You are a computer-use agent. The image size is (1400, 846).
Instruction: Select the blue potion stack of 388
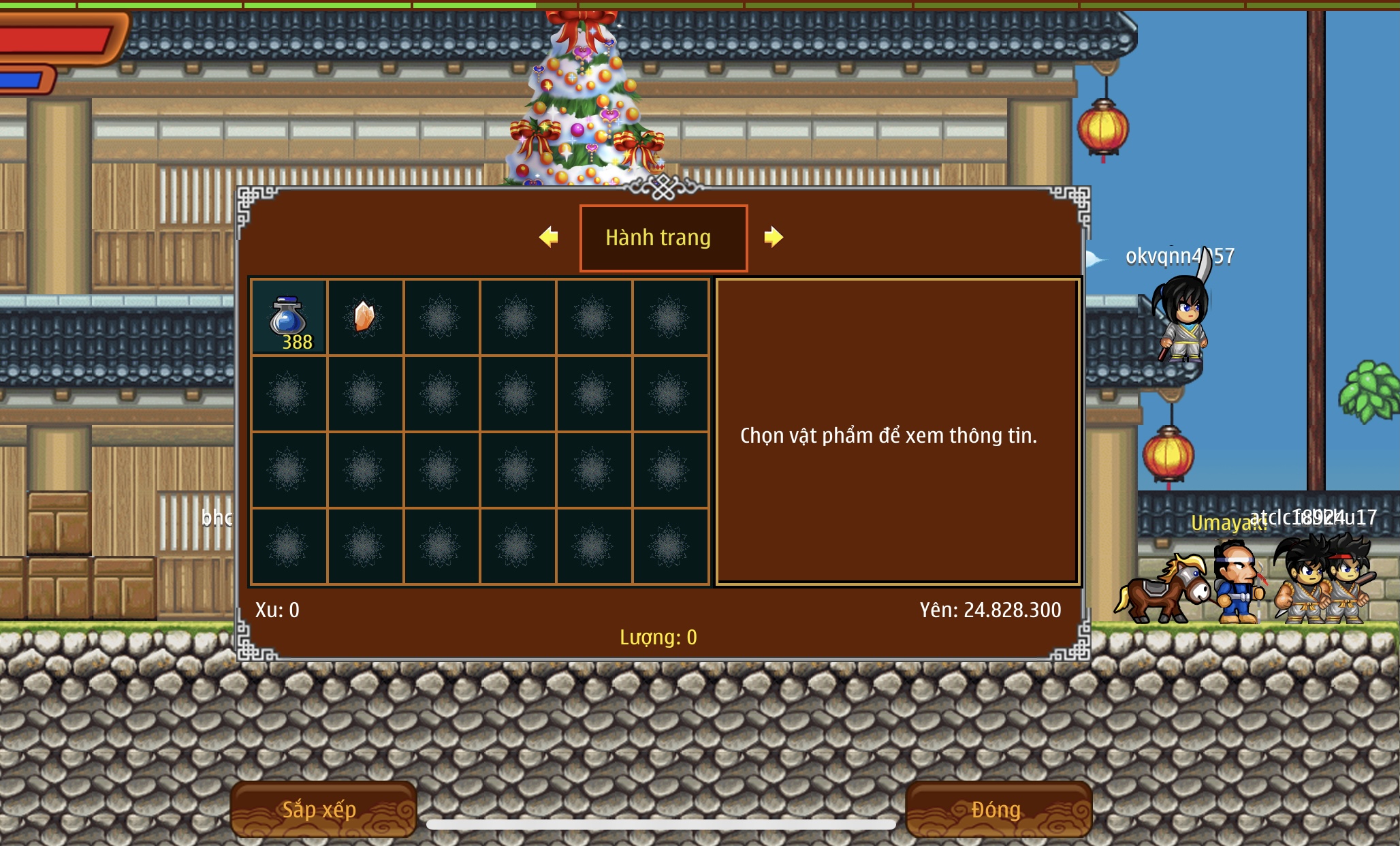point(289,317)
